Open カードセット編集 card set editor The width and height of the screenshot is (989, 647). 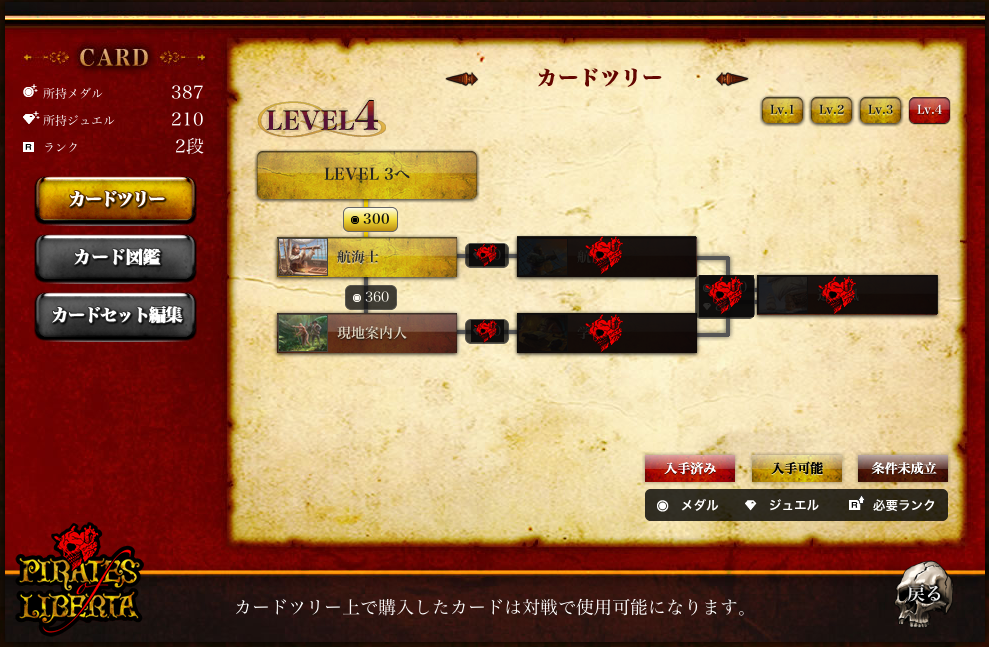[x=116, y=315]
